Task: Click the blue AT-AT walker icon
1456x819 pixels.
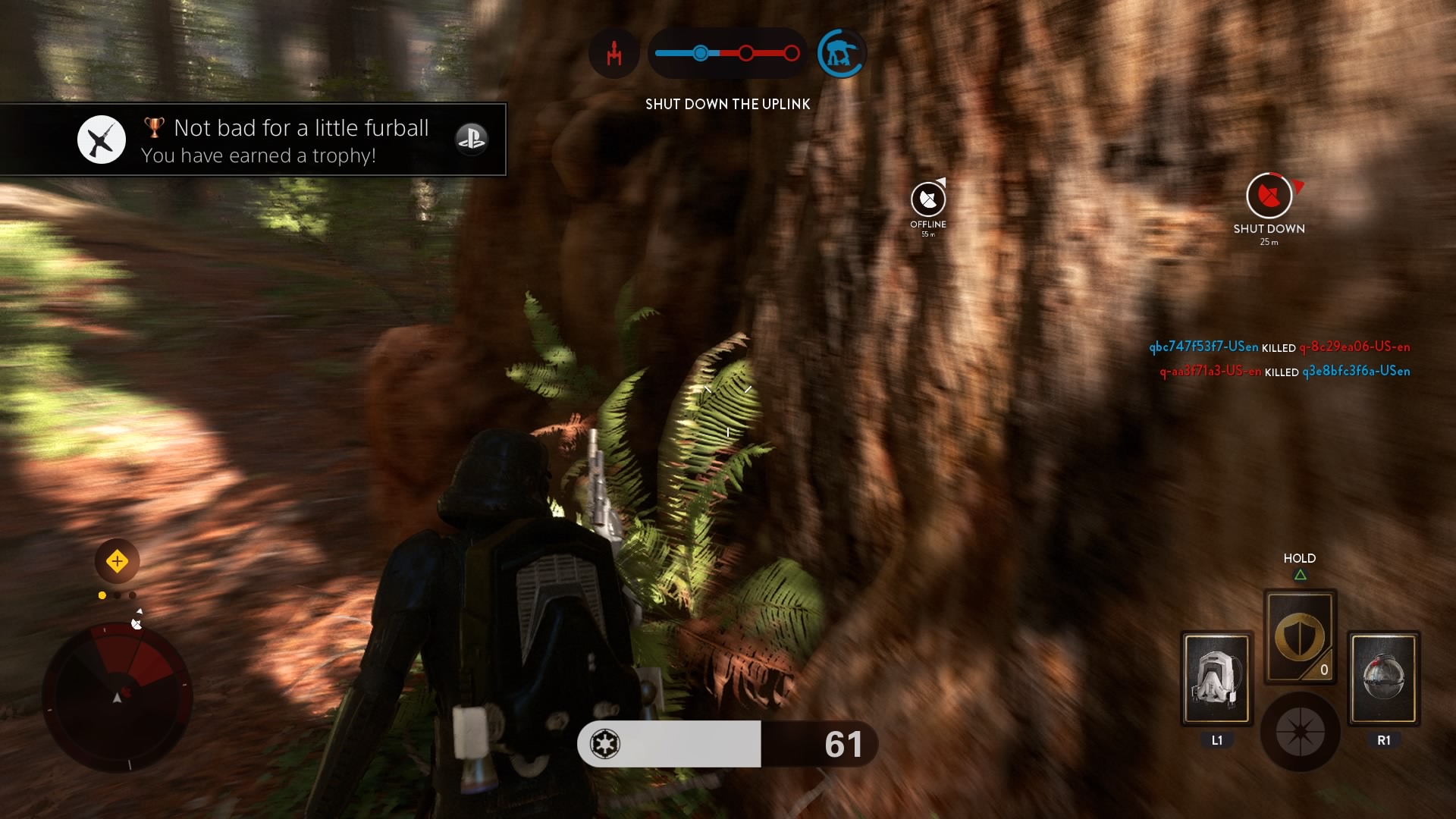Action: tap(842, 52)
